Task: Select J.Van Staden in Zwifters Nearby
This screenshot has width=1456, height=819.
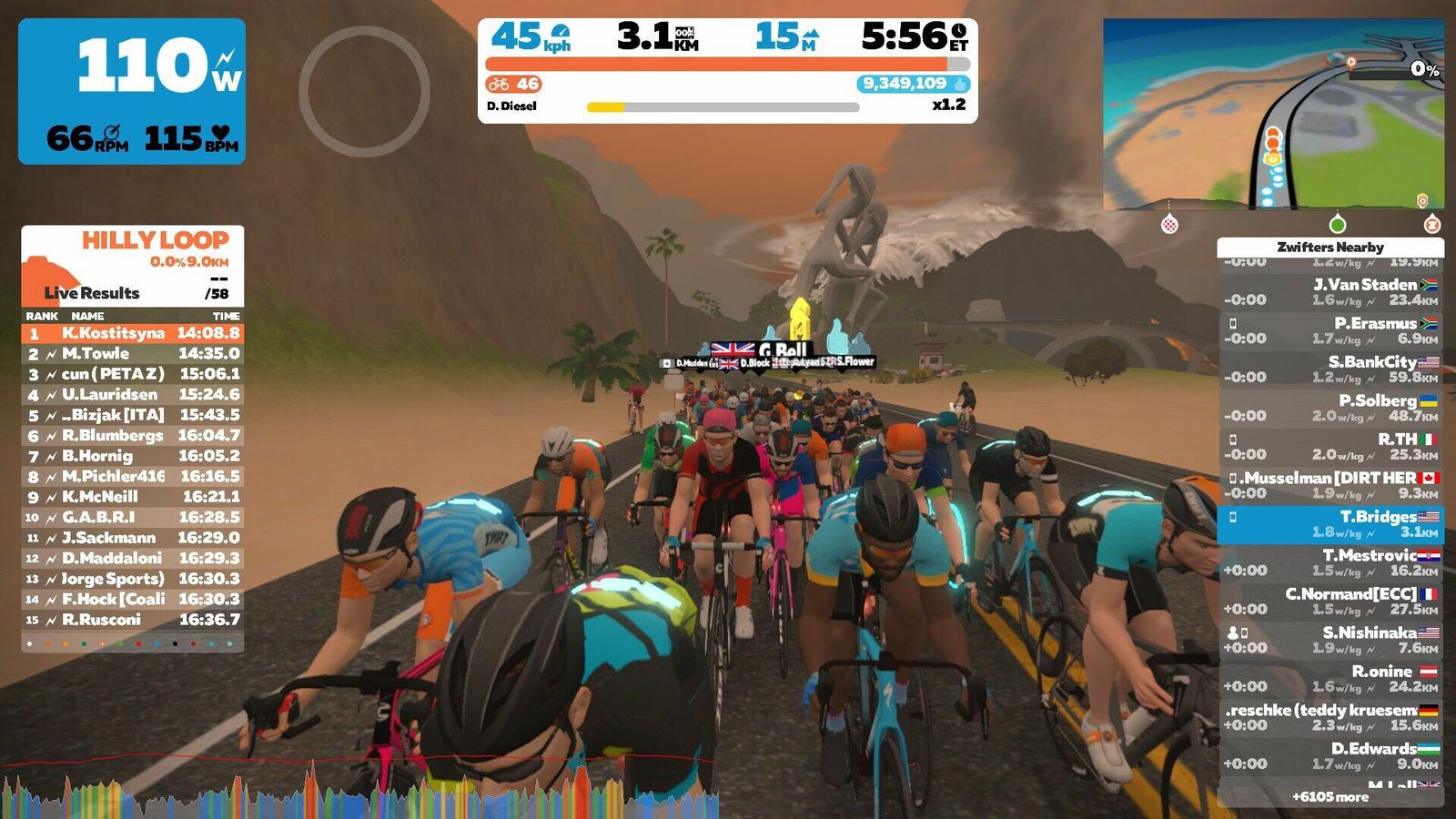Action: [1330, 292]
